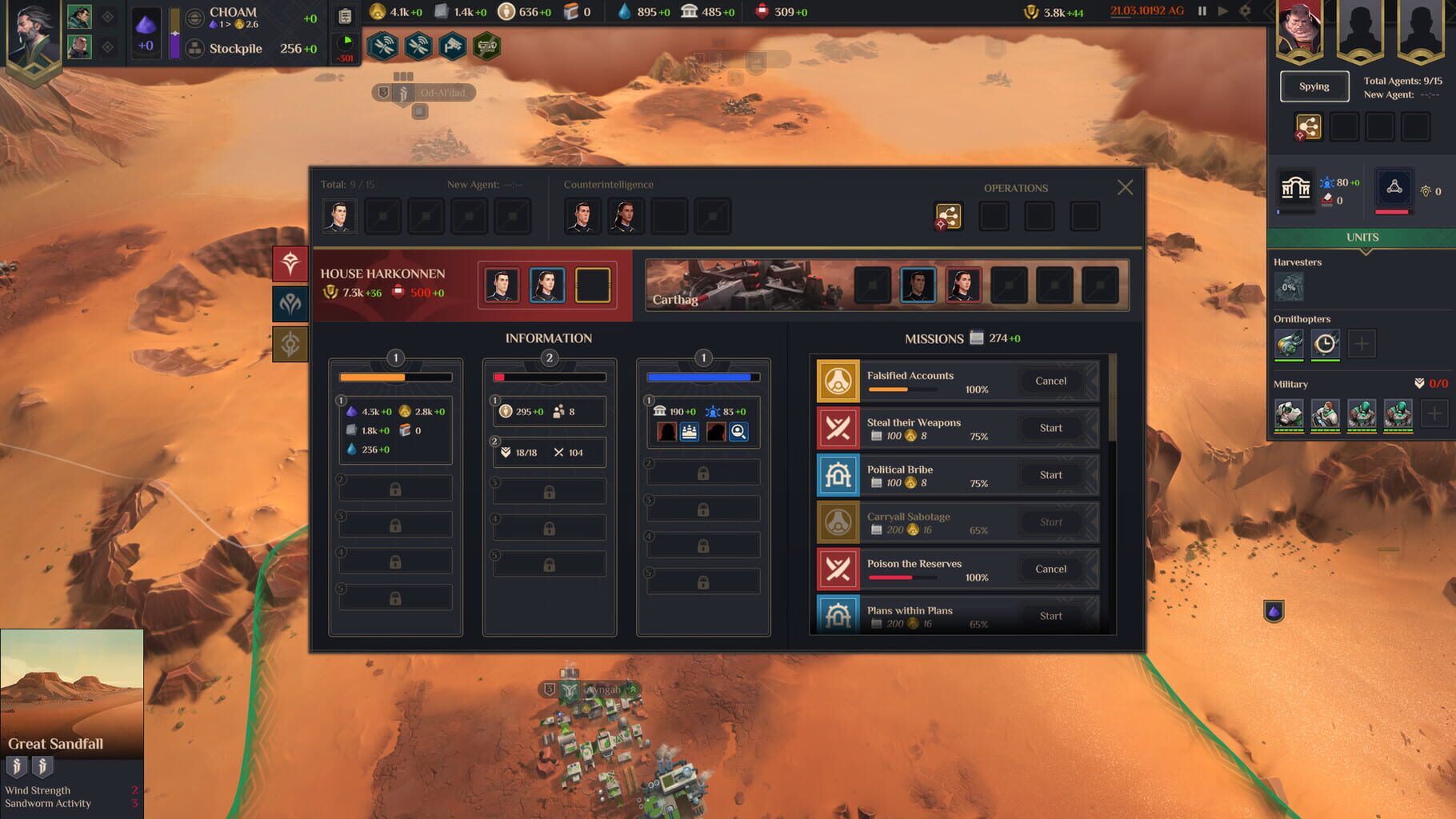This screenshot has width=1456, height=819.
Task: Open the first locked information slot
Action: coord(395,488)
